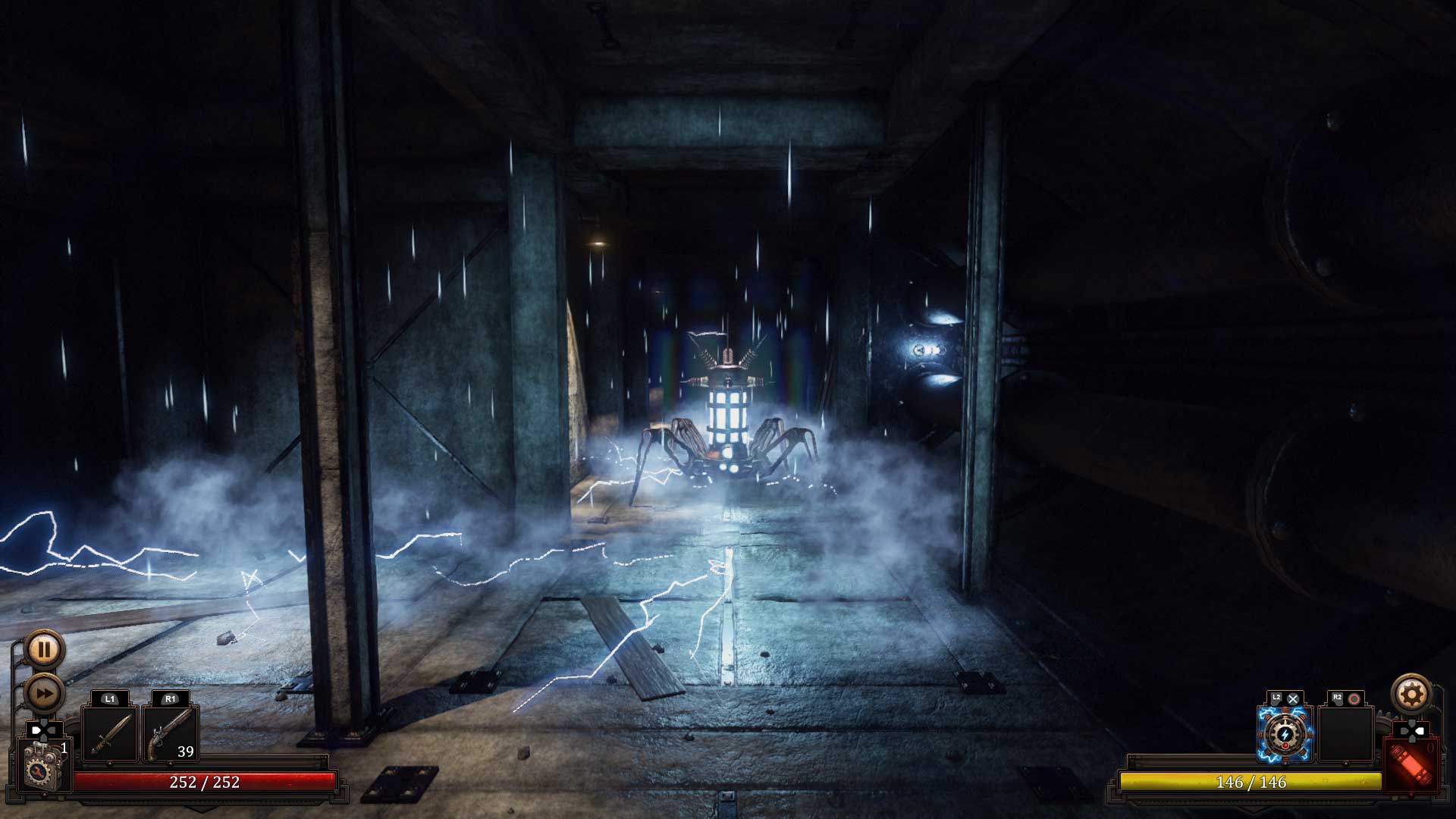Click the X button icon beside L2

coord(1293,698)
